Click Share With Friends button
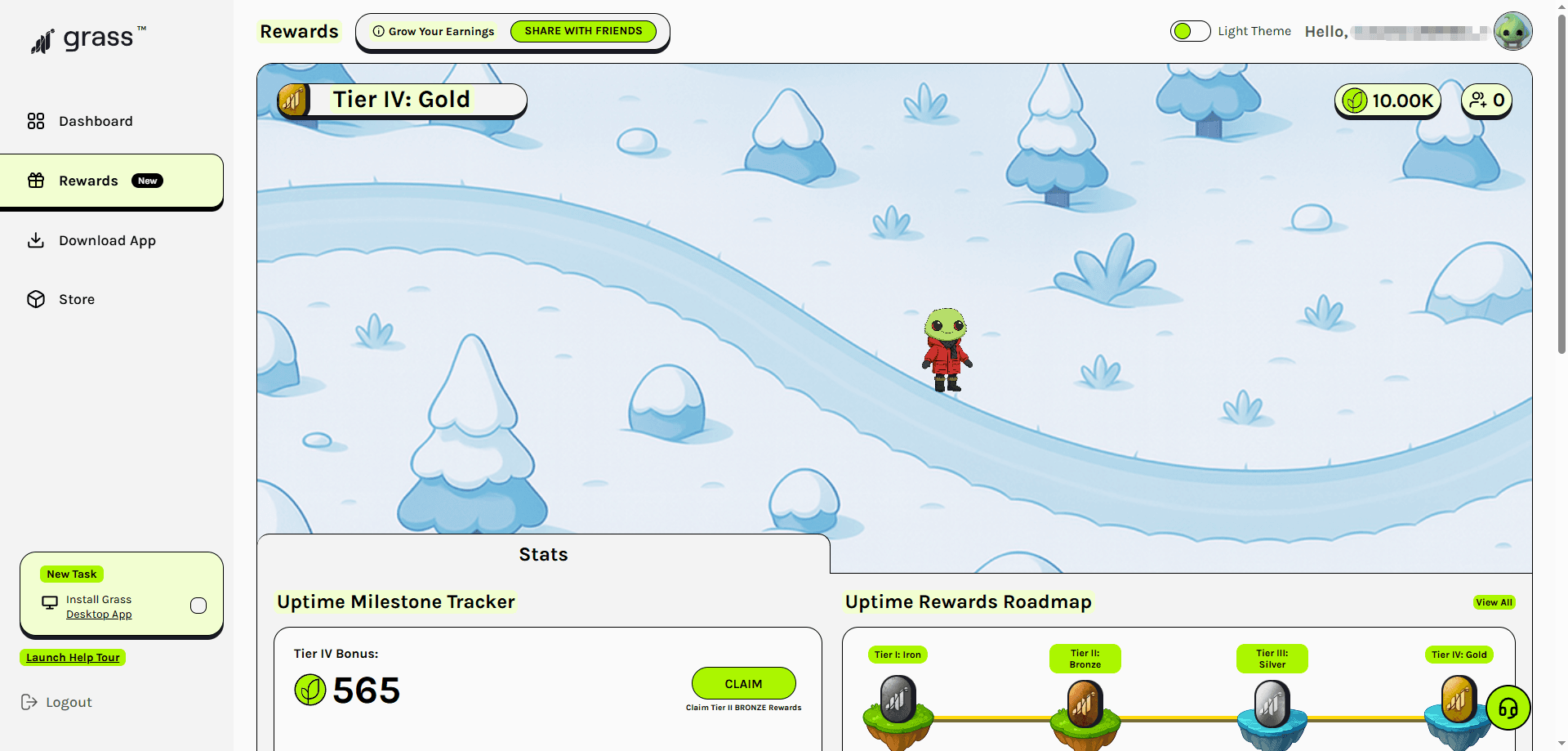 tap(583, 31)
